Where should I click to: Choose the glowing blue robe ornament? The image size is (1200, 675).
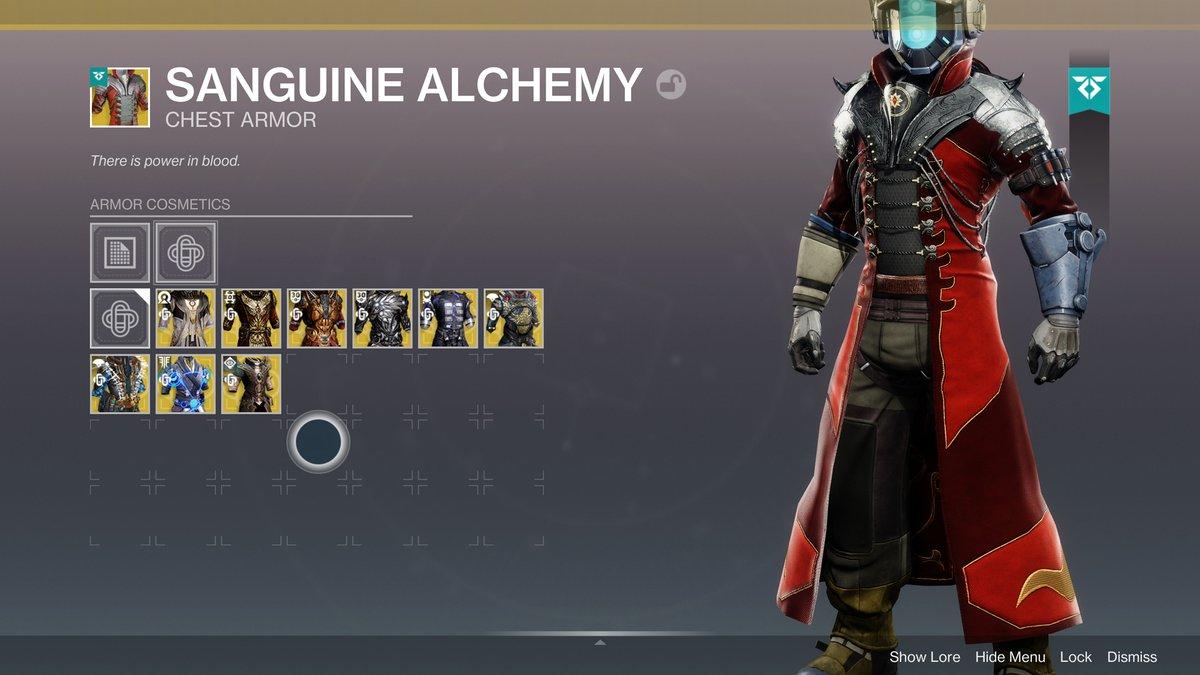point(186,383)
